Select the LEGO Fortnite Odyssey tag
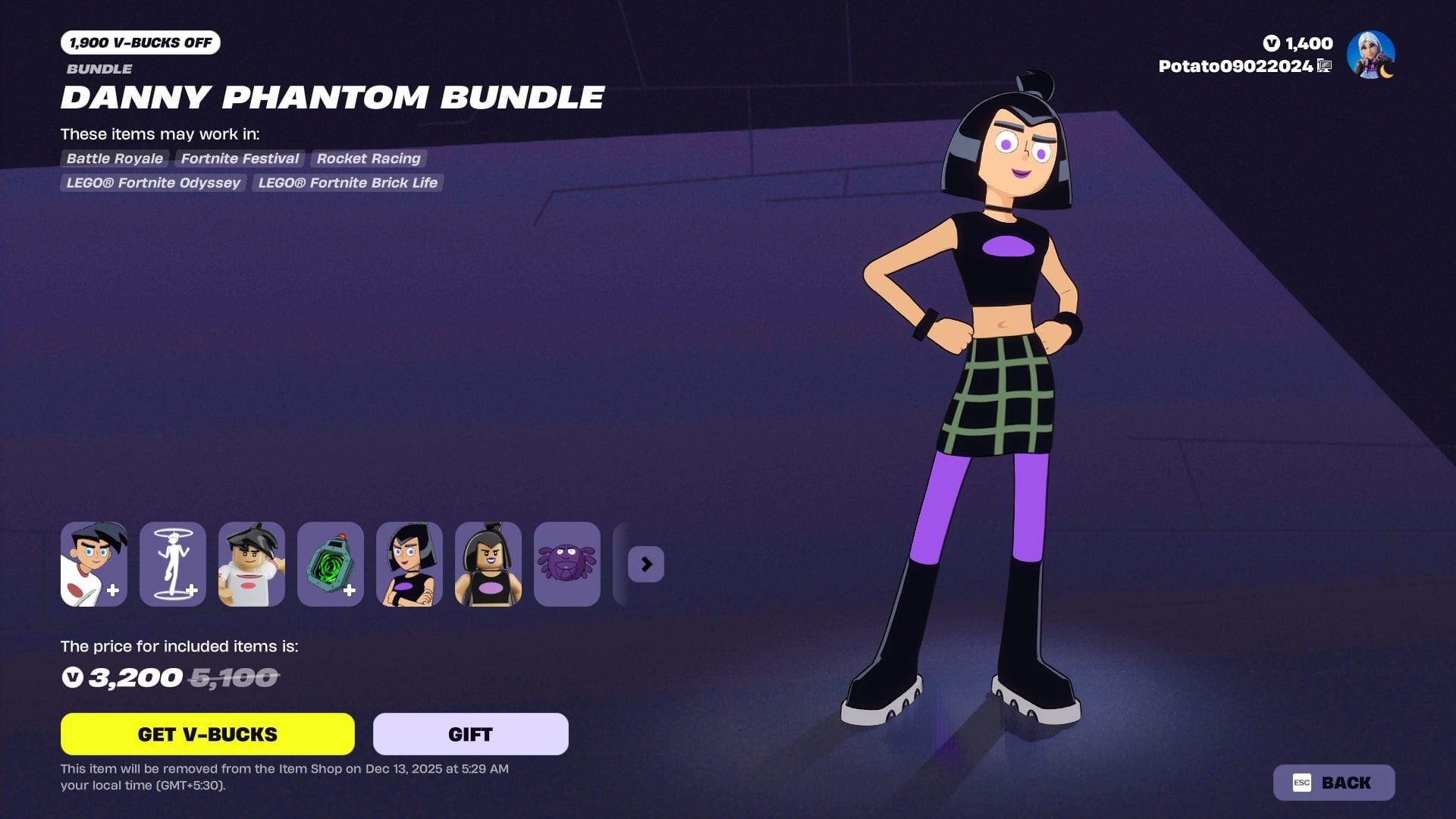 coord(152,183)
